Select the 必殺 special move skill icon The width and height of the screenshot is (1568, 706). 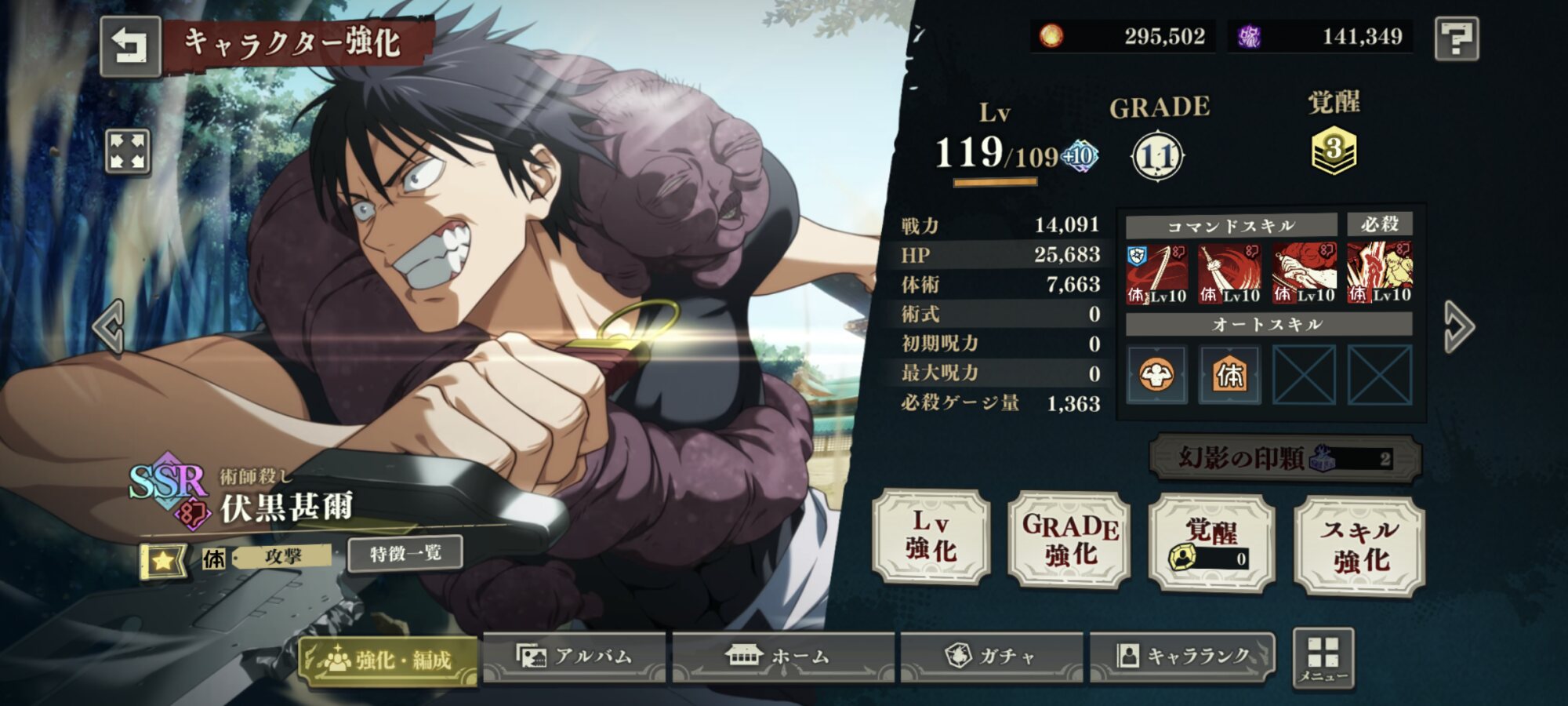click(1379, 273)
